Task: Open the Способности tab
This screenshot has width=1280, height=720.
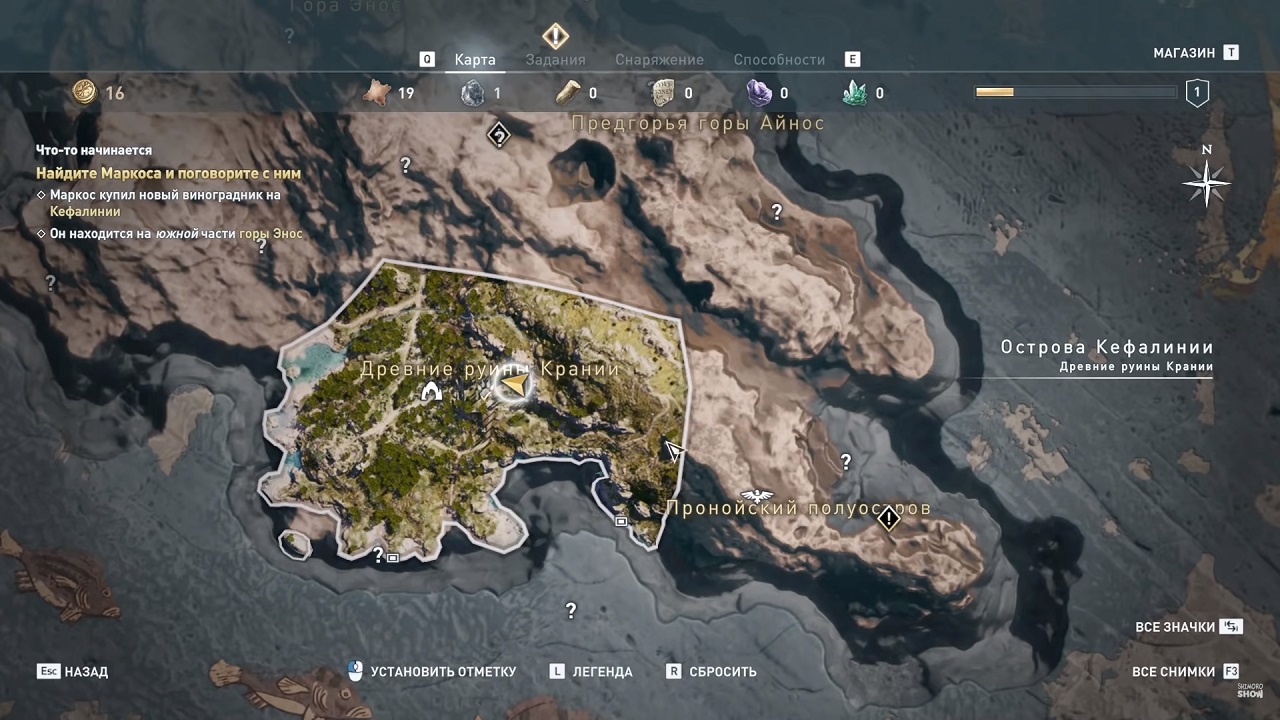Action: [779, 59]
